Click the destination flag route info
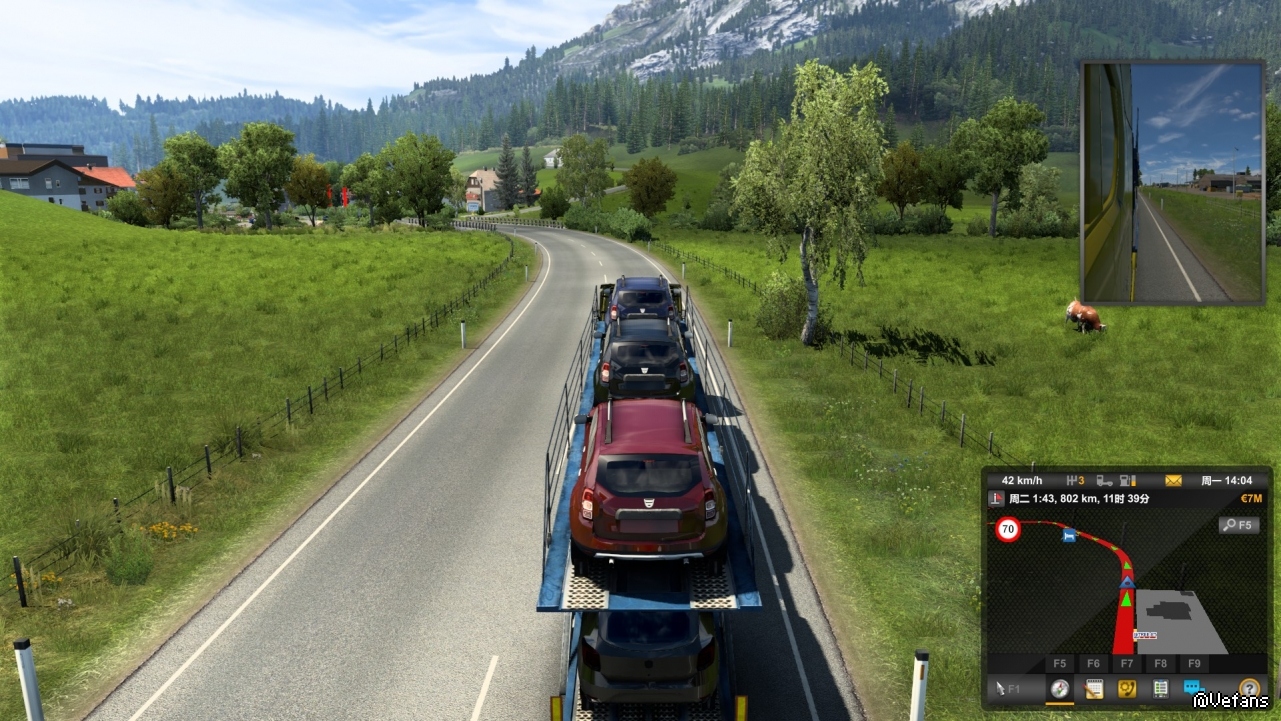The width and height of the screenshot is (1281, 721). coord(997,499)
